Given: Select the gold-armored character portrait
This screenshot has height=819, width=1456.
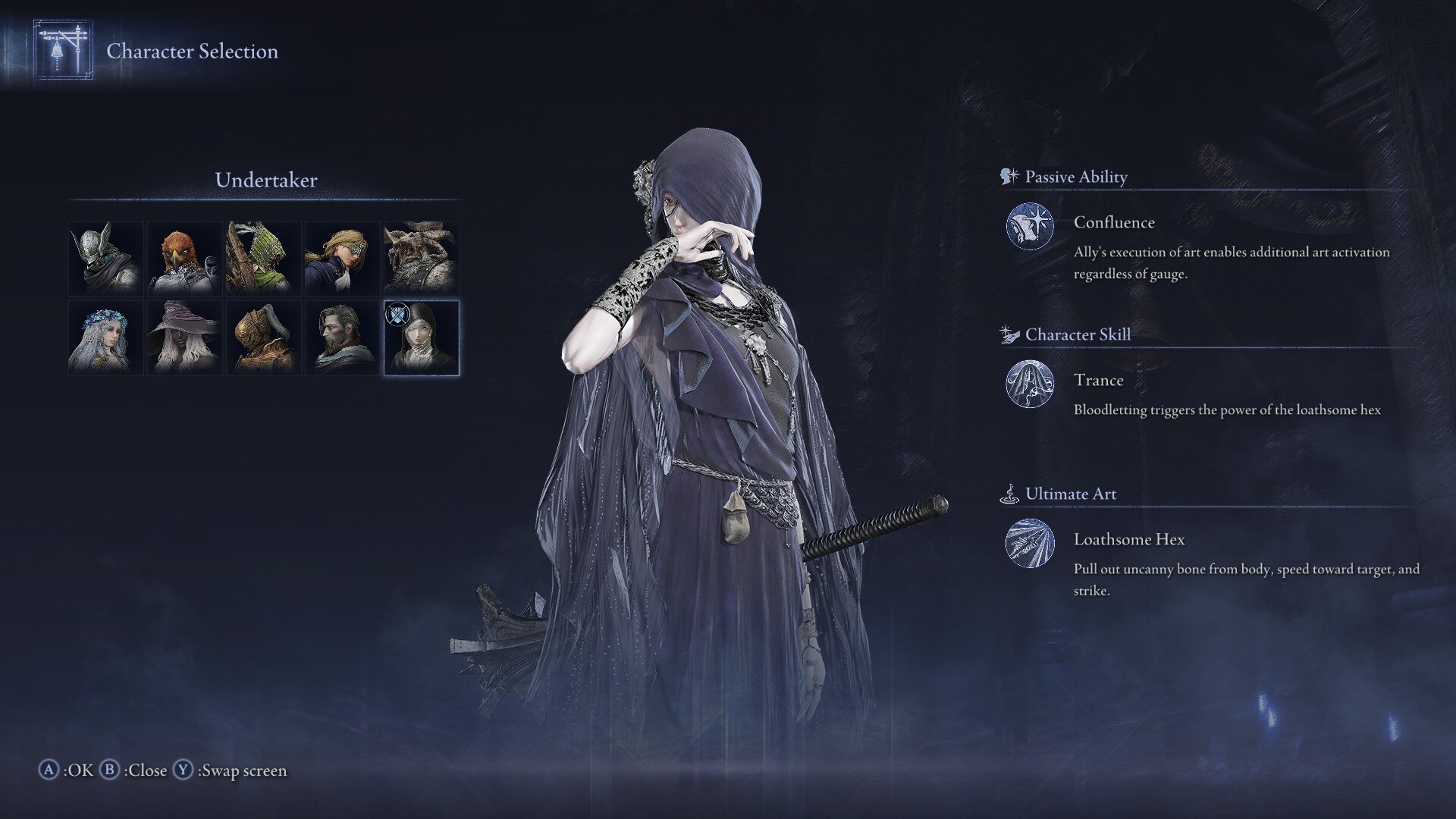Looking at the screenshot, I should 263,337.
